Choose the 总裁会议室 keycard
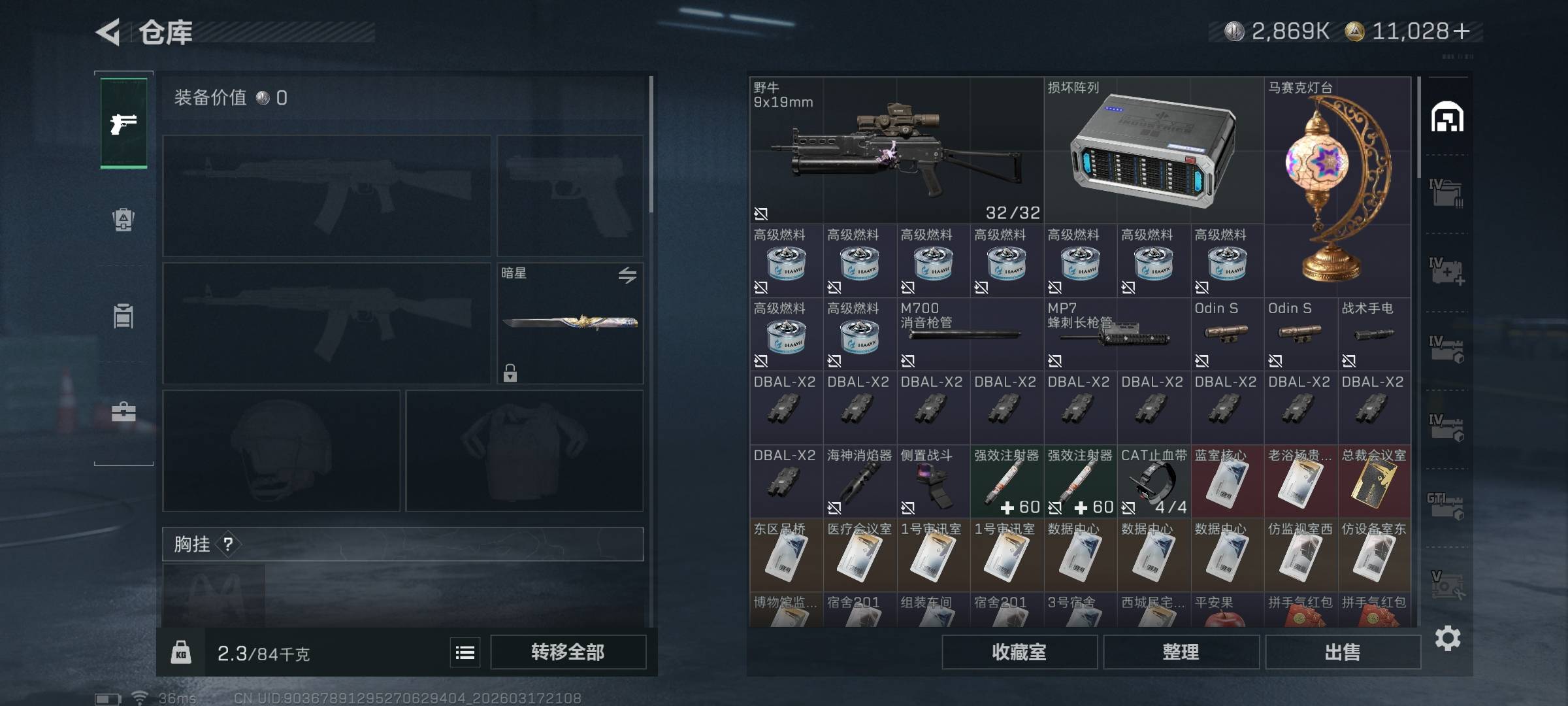Viewport: 1568px width, 706px height. (x=1374, y=482)
